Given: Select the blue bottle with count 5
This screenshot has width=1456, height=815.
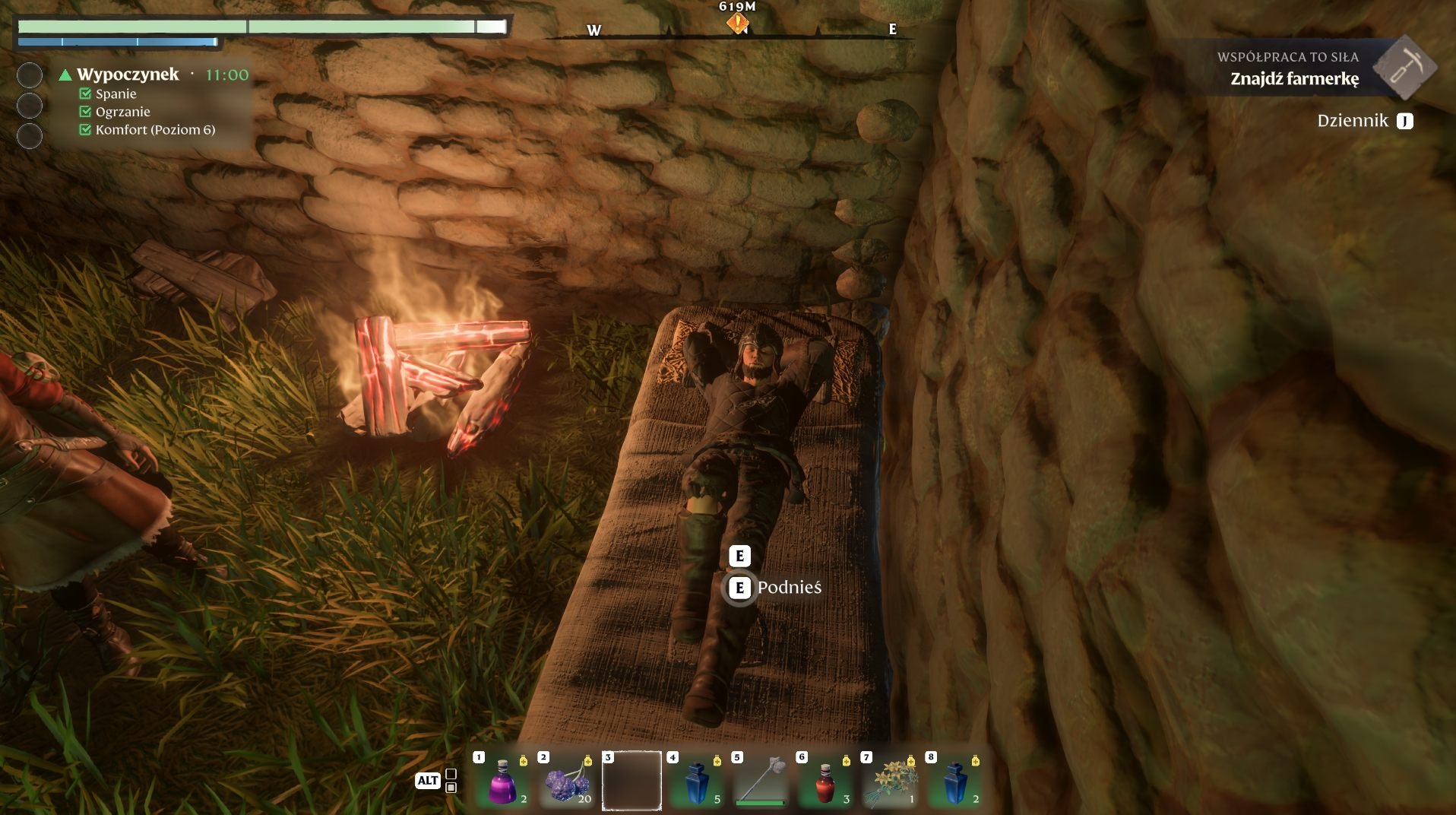Looking at the screenshot, I should pyautogui.click(x=696, y=781).
